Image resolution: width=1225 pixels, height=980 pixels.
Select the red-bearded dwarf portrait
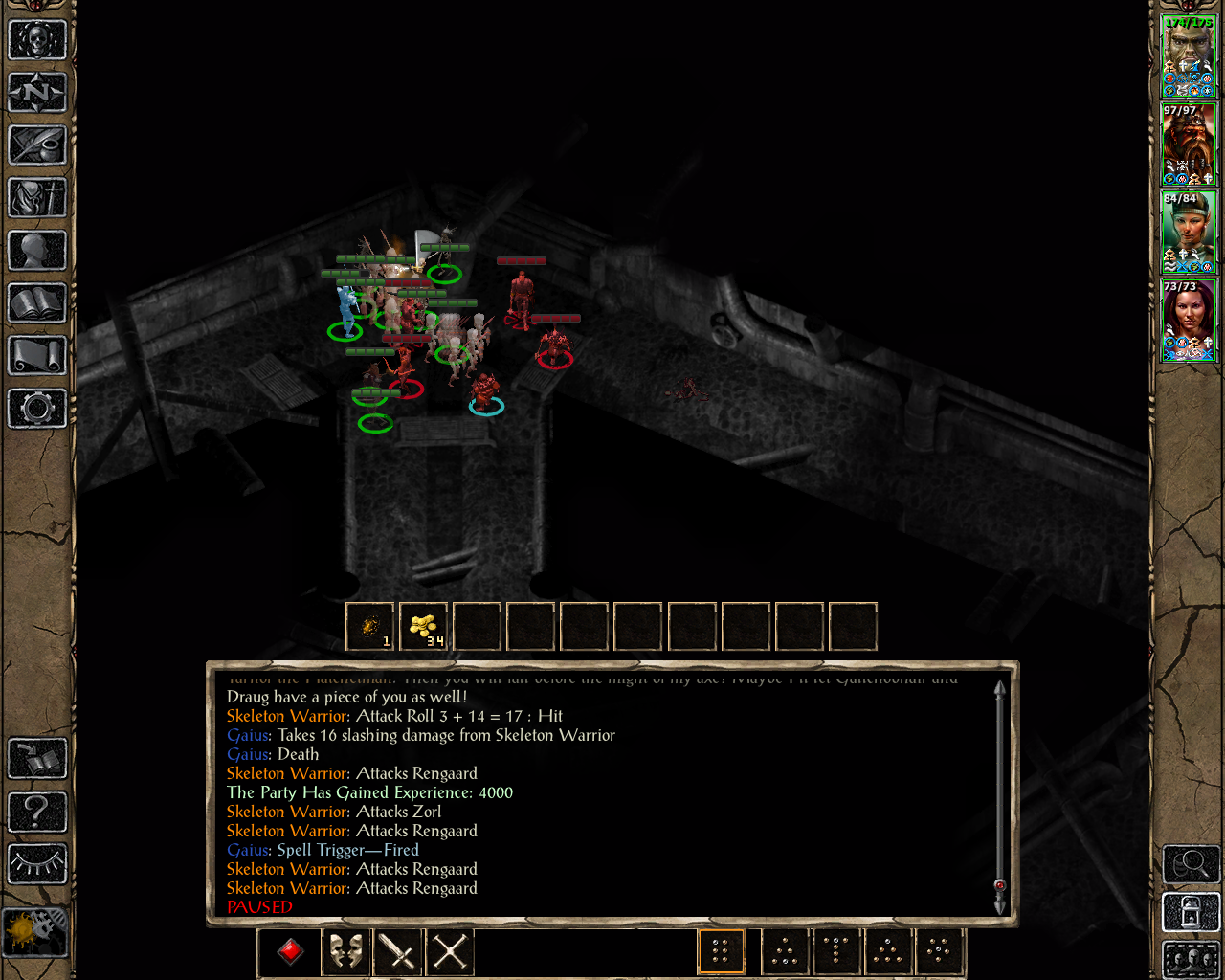[1189, 144]
